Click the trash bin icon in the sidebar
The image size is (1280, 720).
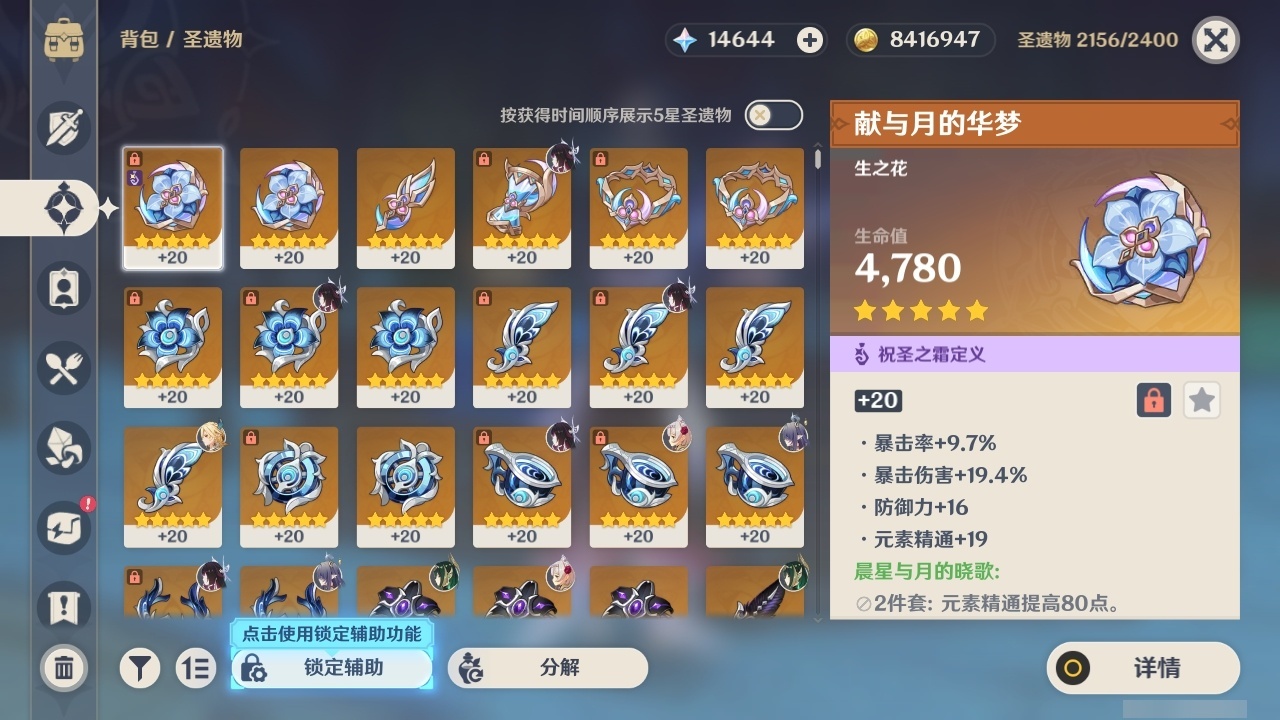(63, 668)
